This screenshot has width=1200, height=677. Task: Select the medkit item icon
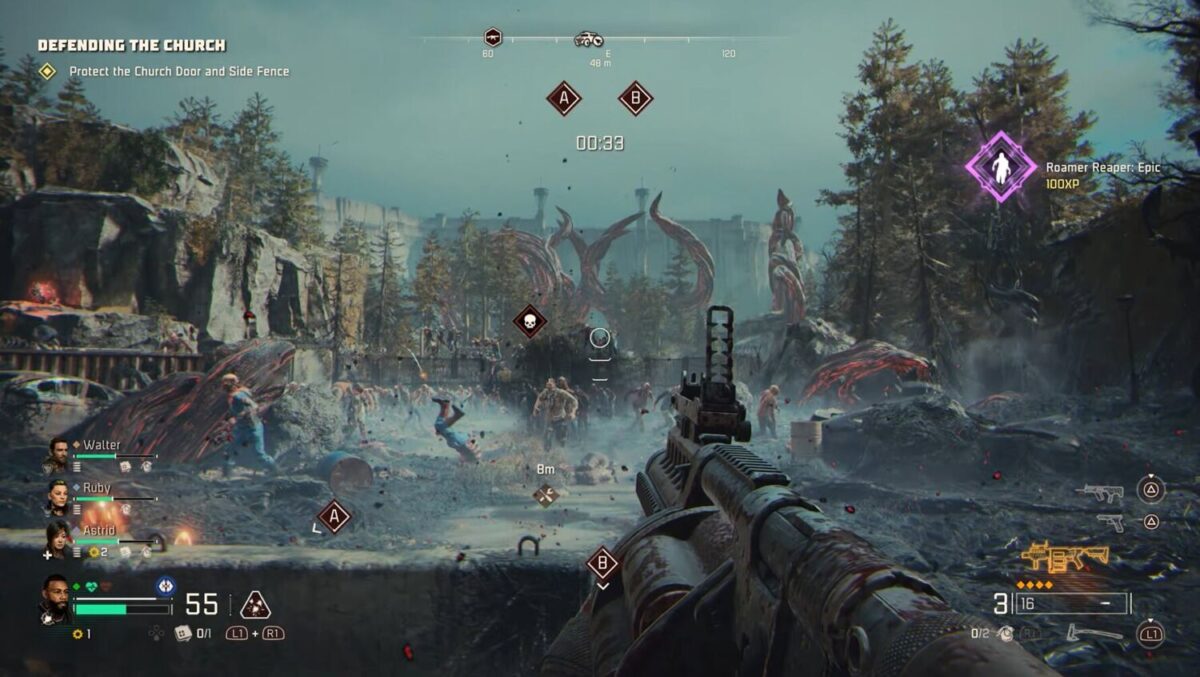pos(183,633)
